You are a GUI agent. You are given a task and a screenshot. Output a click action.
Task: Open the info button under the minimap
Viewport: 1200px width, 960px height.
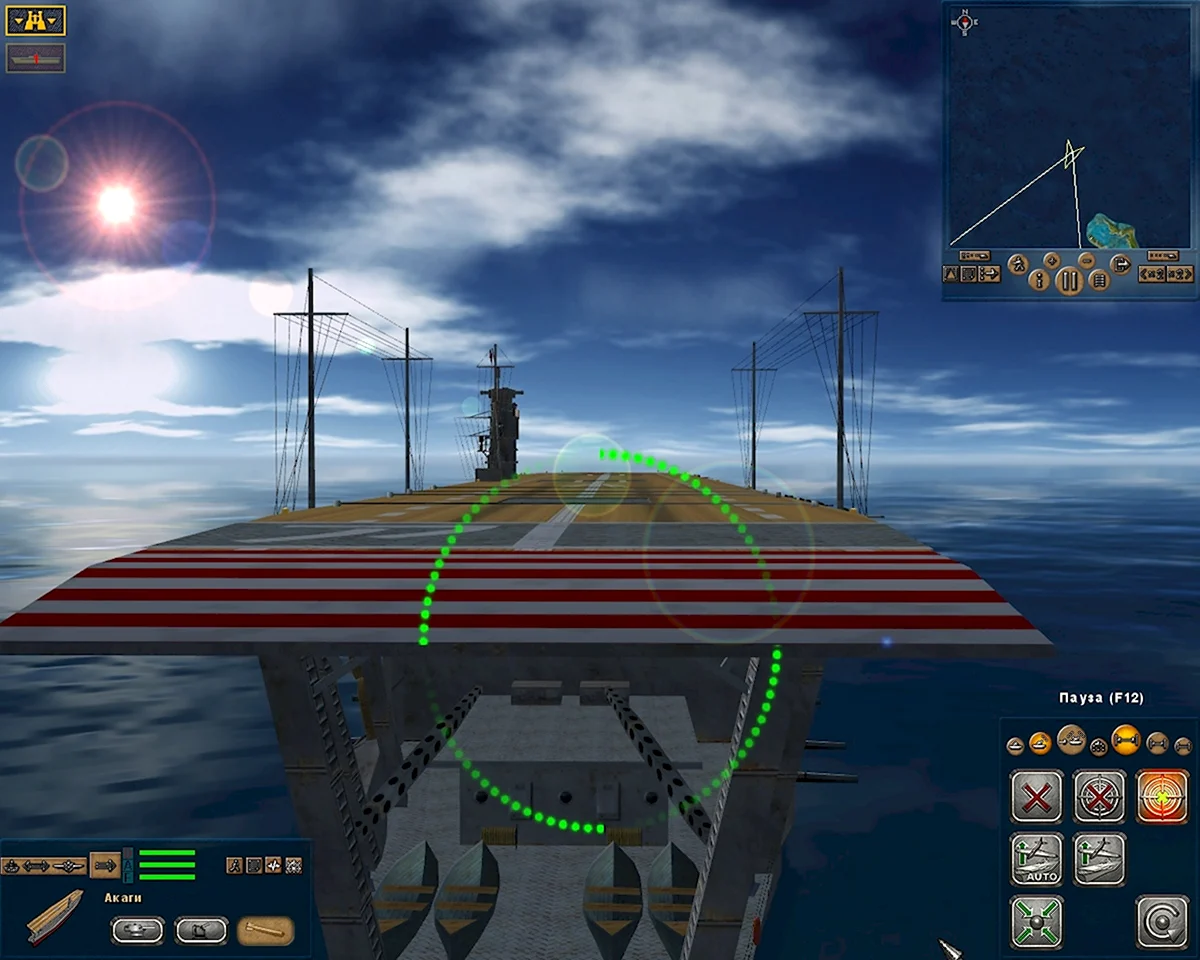pos(1040,281)
